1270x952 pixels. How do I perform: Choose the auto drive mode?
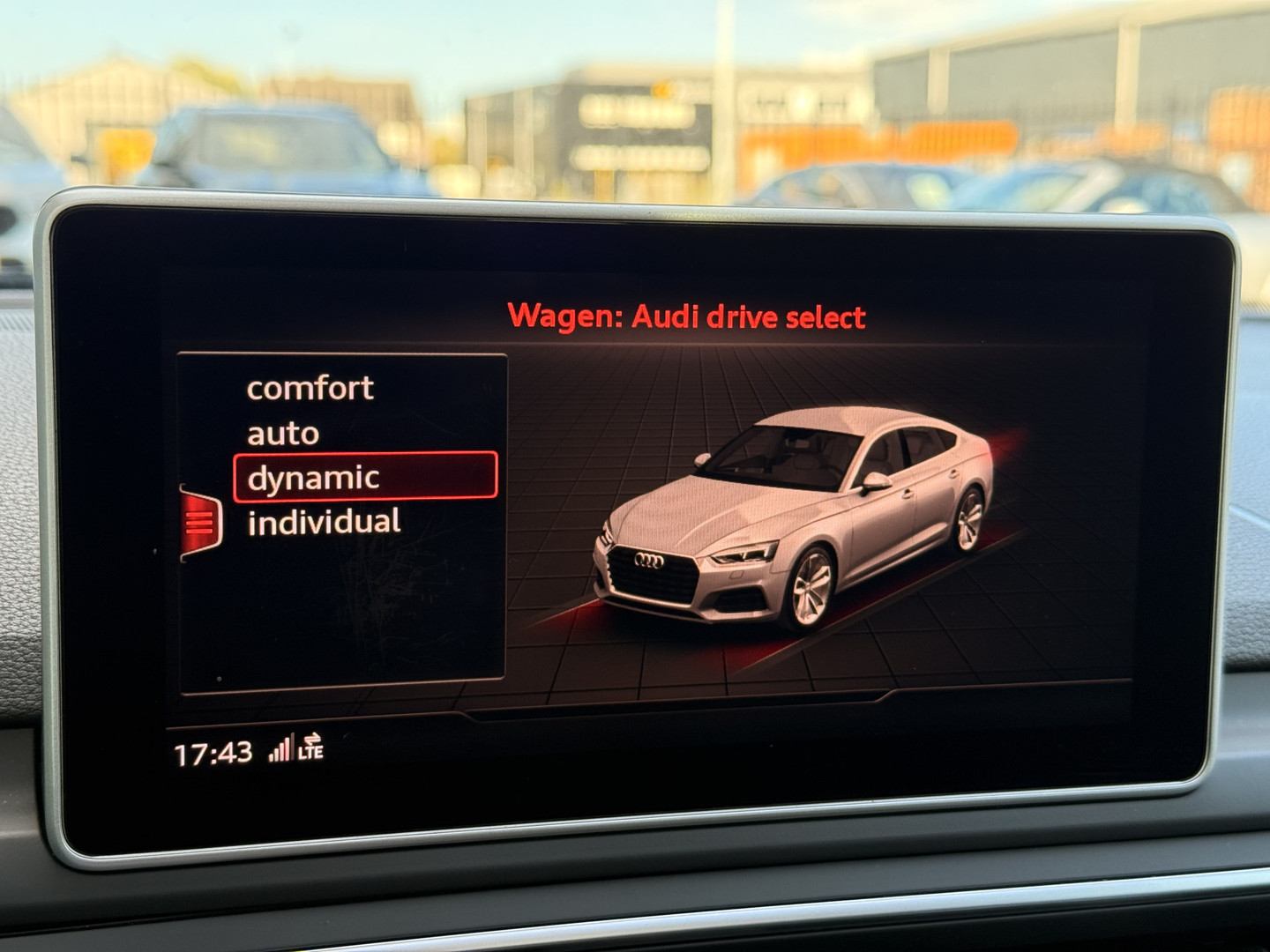[x=283, y=434]
